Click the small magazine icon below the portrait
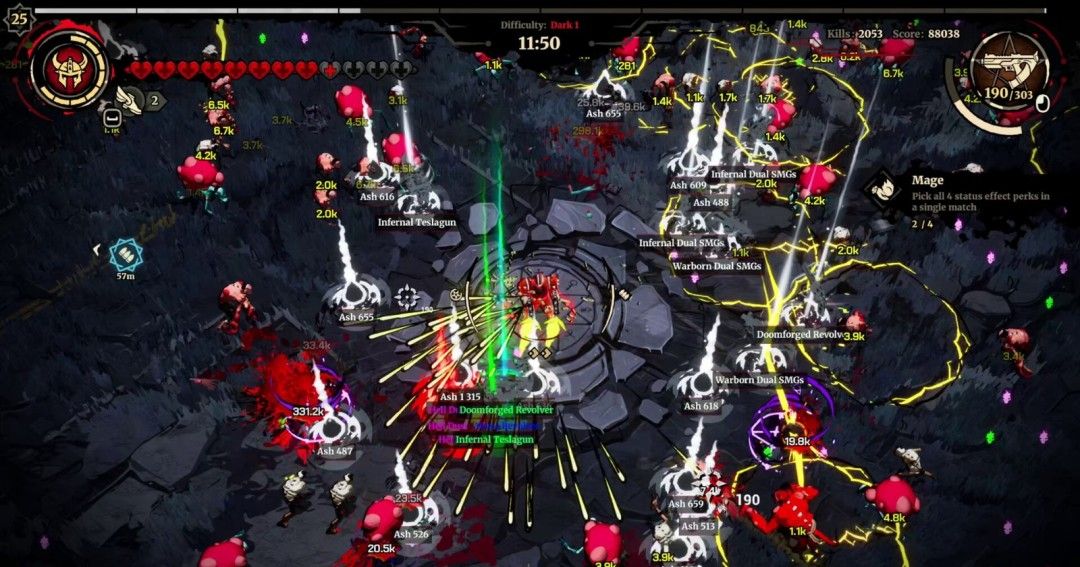Viewport: 1080px width, 567px height. [x=112, y=118]
